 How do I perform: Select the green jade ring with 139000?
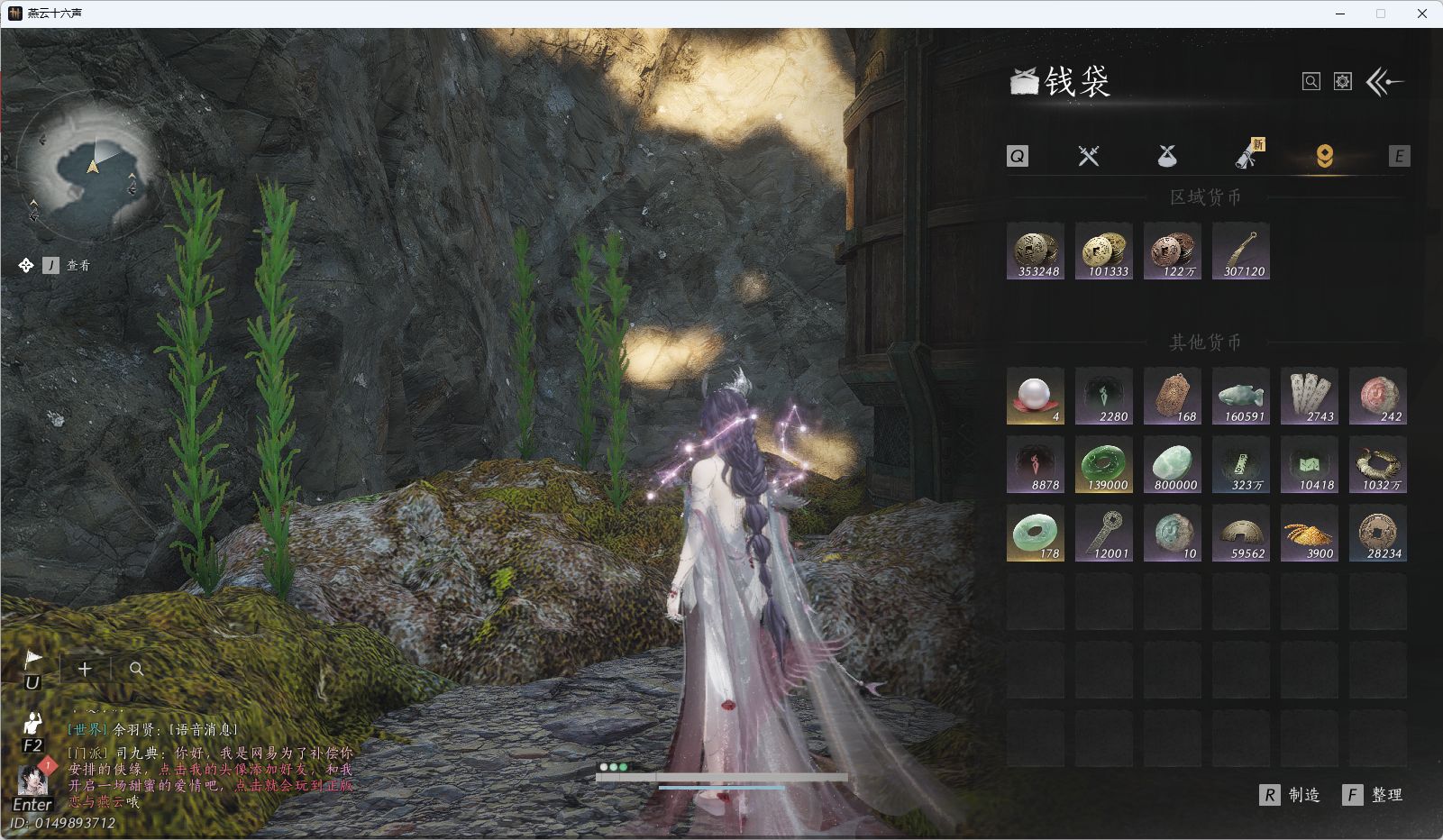1104,464
